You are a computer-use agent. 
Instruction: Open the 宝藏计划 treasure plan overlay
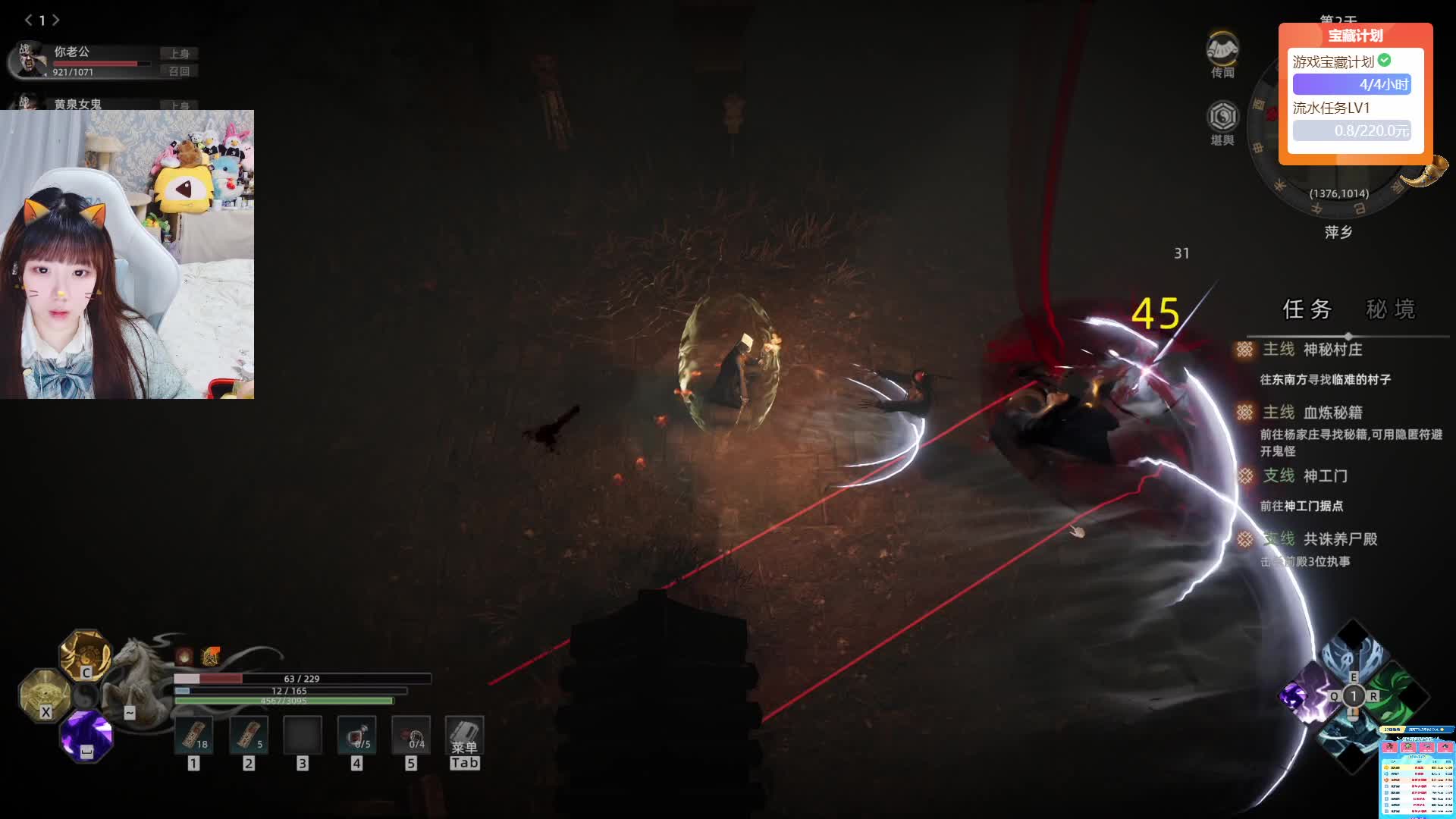coord(1355,36)
